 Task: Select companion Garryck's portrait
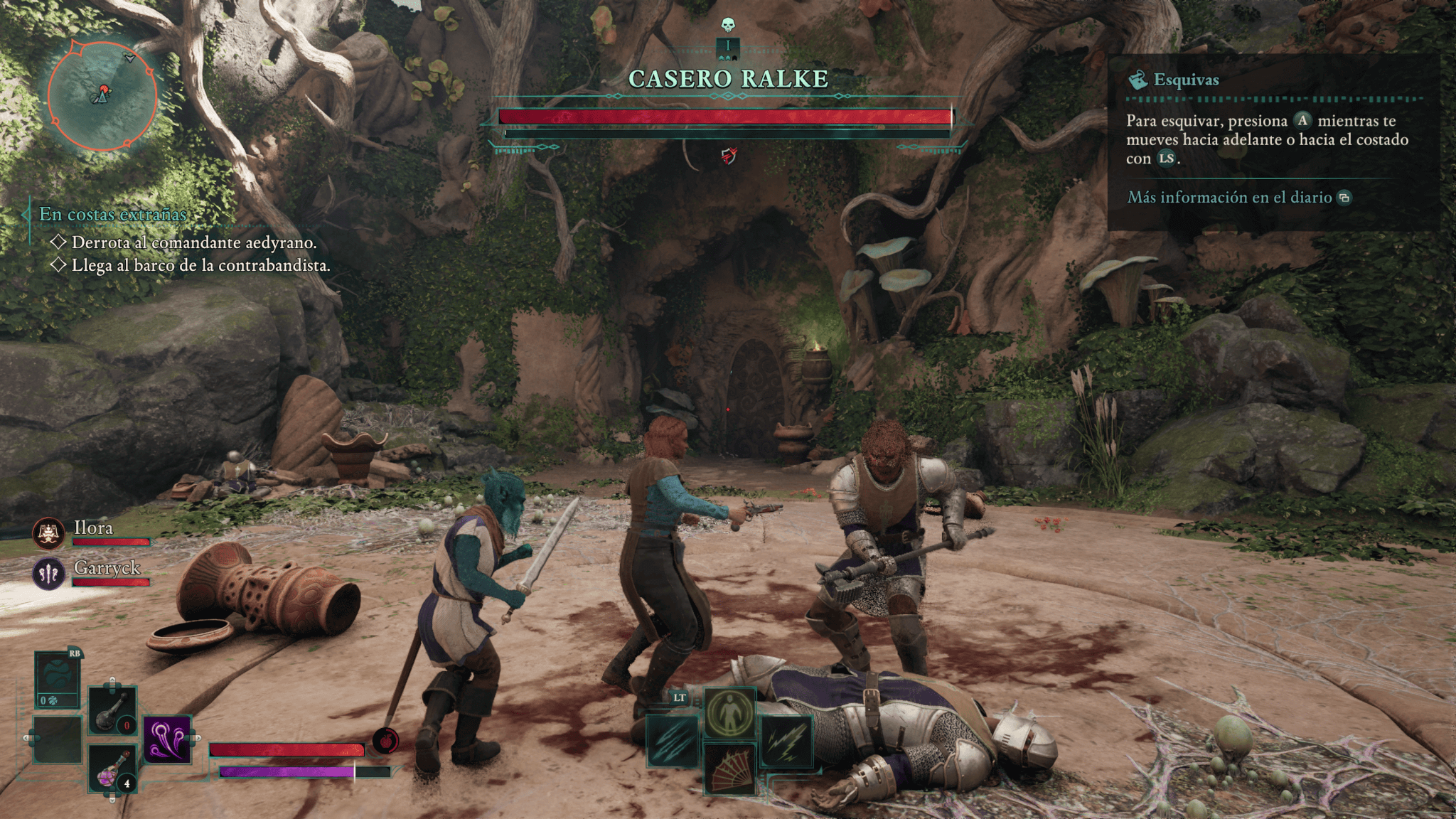(48, 573)
